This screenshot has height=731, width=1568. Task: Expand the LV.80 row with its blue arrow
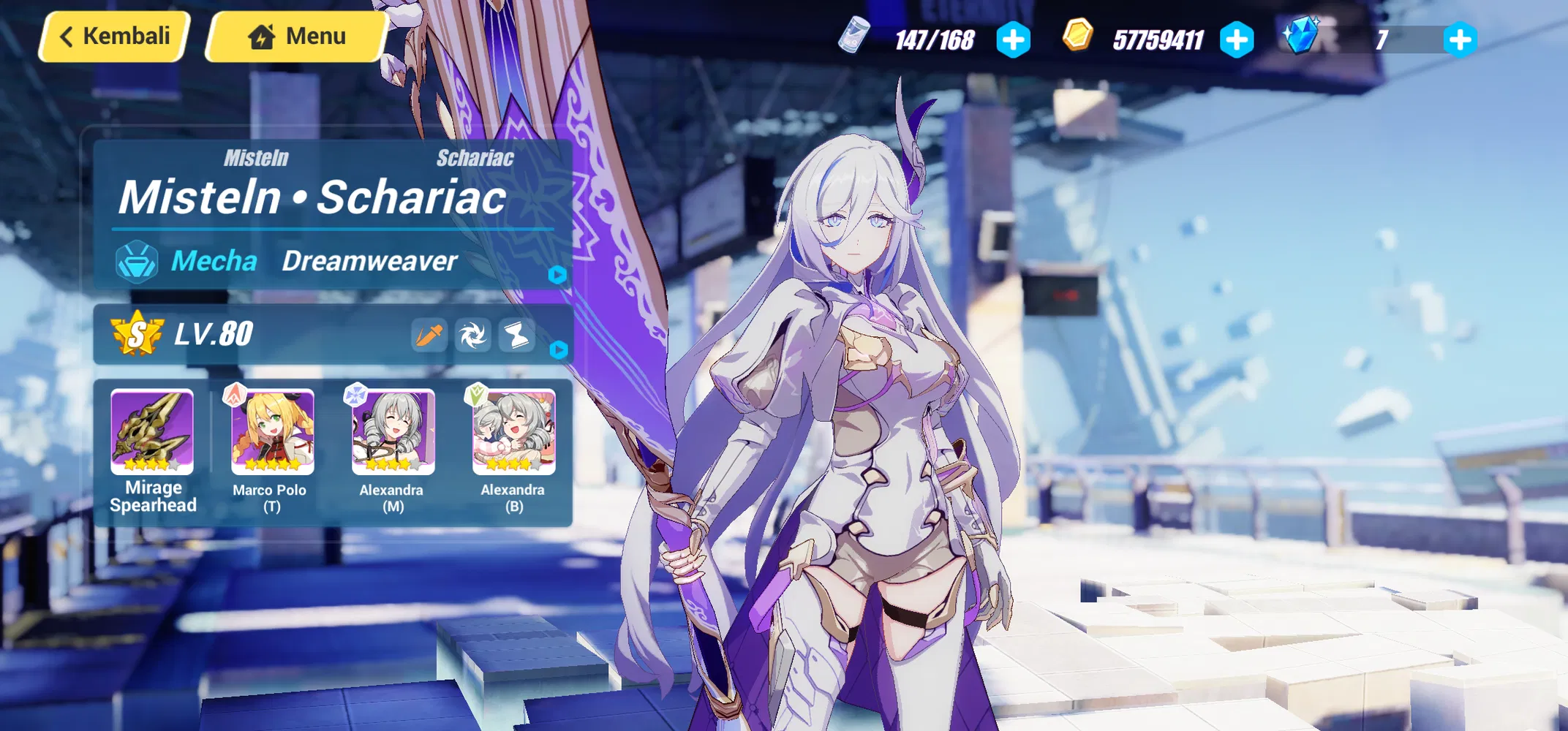pyautogui.click(x=558, y=349)
